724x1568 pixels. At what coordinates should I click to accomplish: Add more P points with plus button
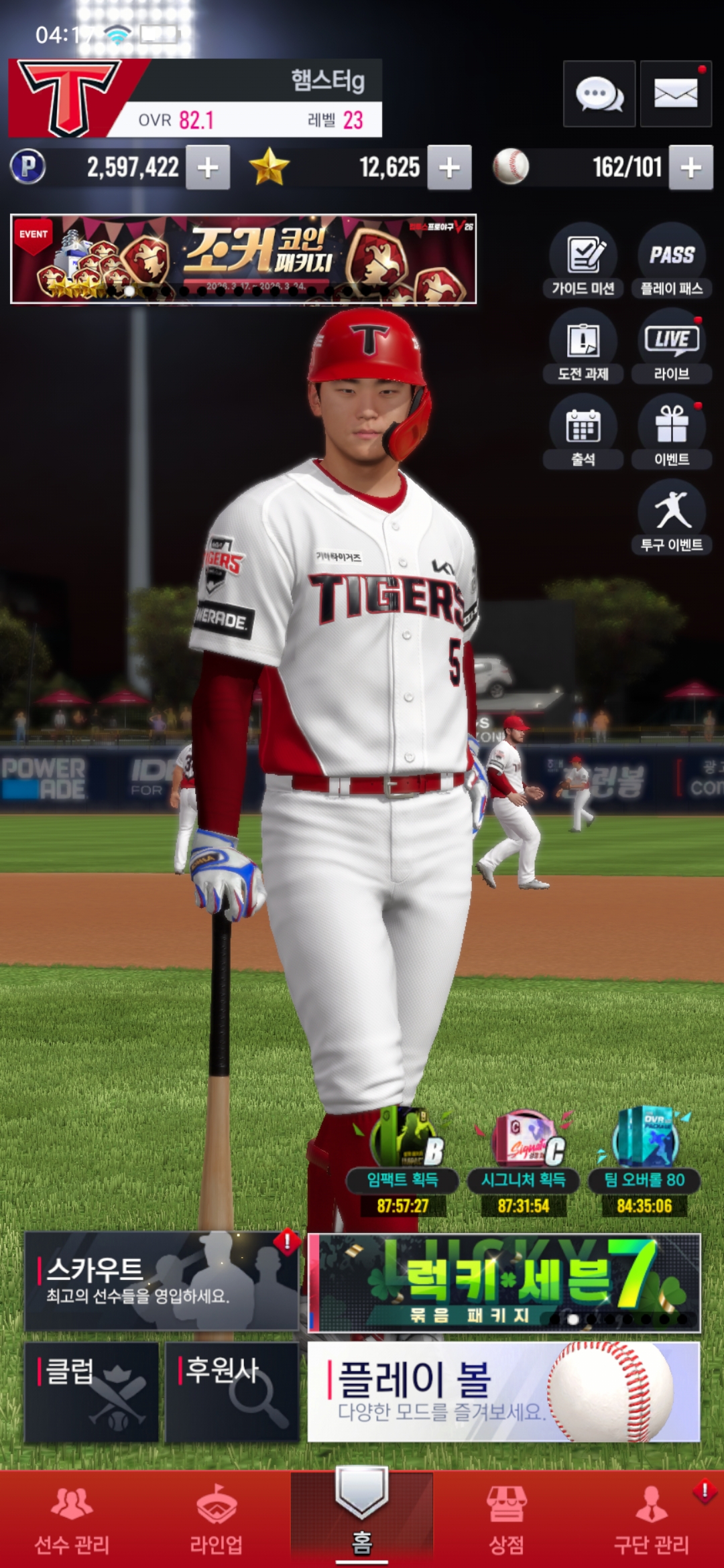coord(208,168)
